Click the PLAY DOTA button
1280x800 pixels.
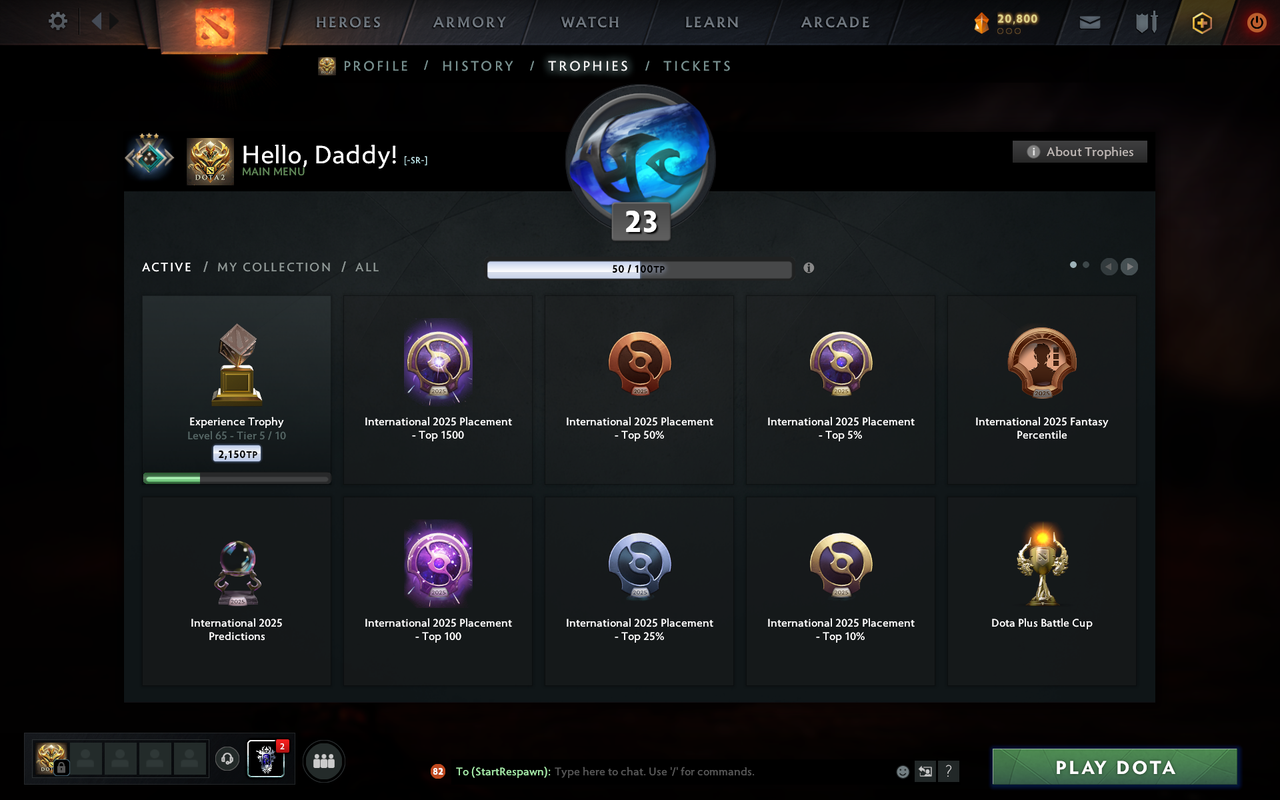coord(1114,766)
